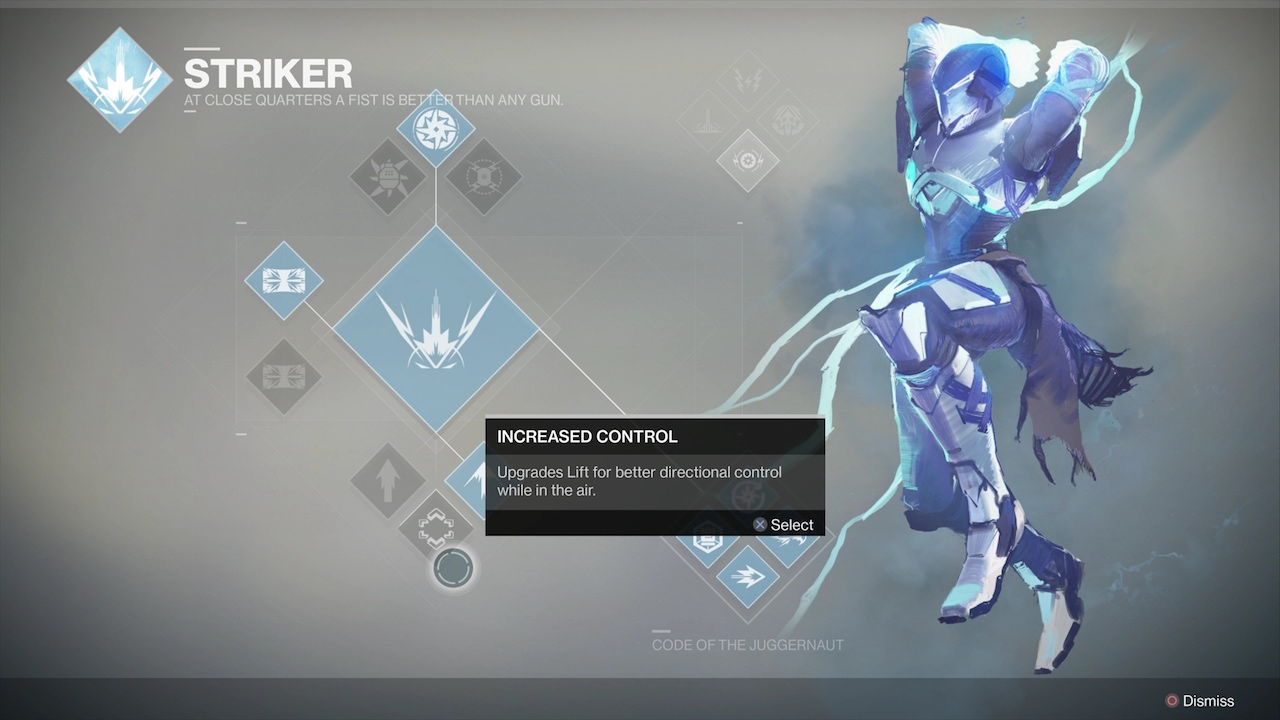Image resolution: width=1280 pixels, height=720 pixels.
Task: Select the faded round-emblem node below lightning
Action: click(x=747, y=160)
